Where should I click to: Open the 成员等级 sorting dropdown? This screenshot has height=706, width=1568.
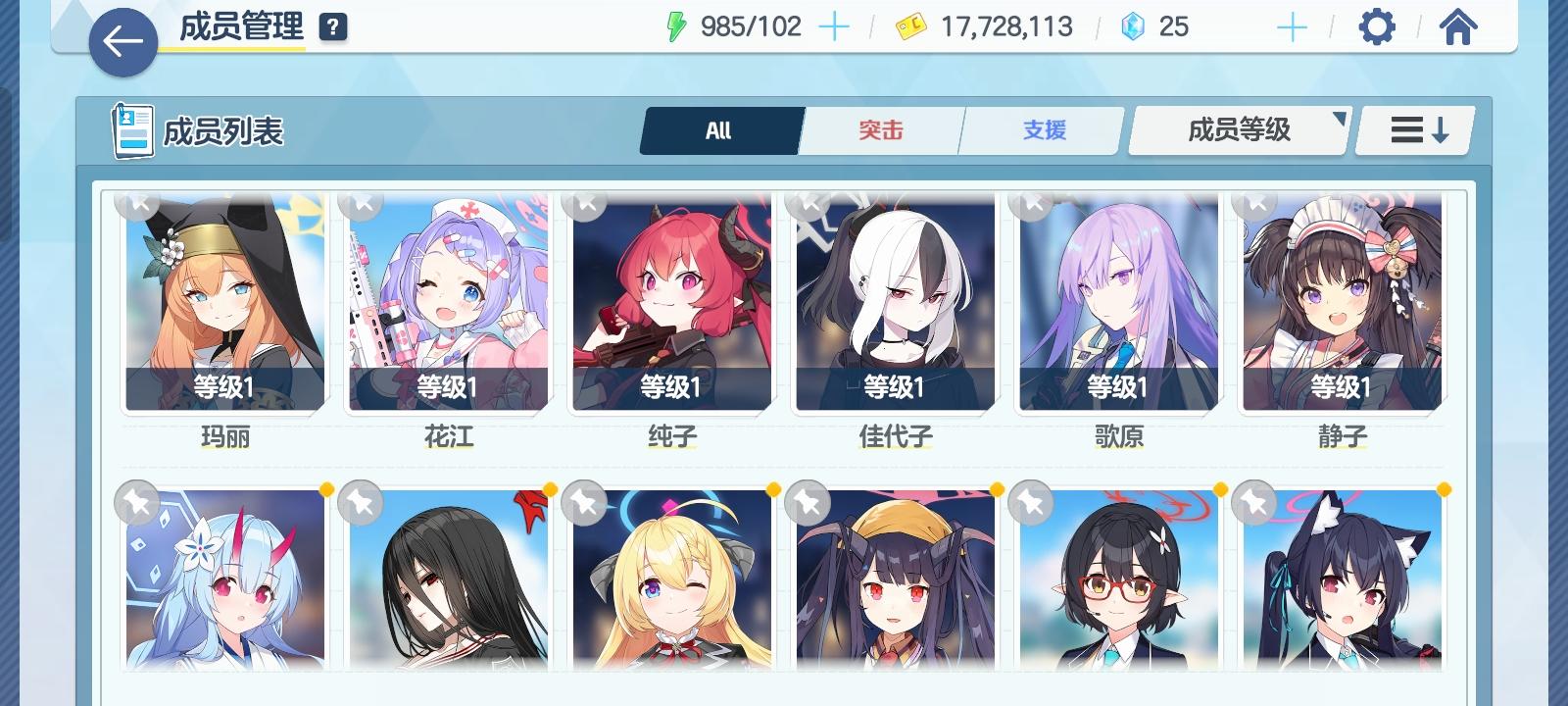click(1237, 128)
